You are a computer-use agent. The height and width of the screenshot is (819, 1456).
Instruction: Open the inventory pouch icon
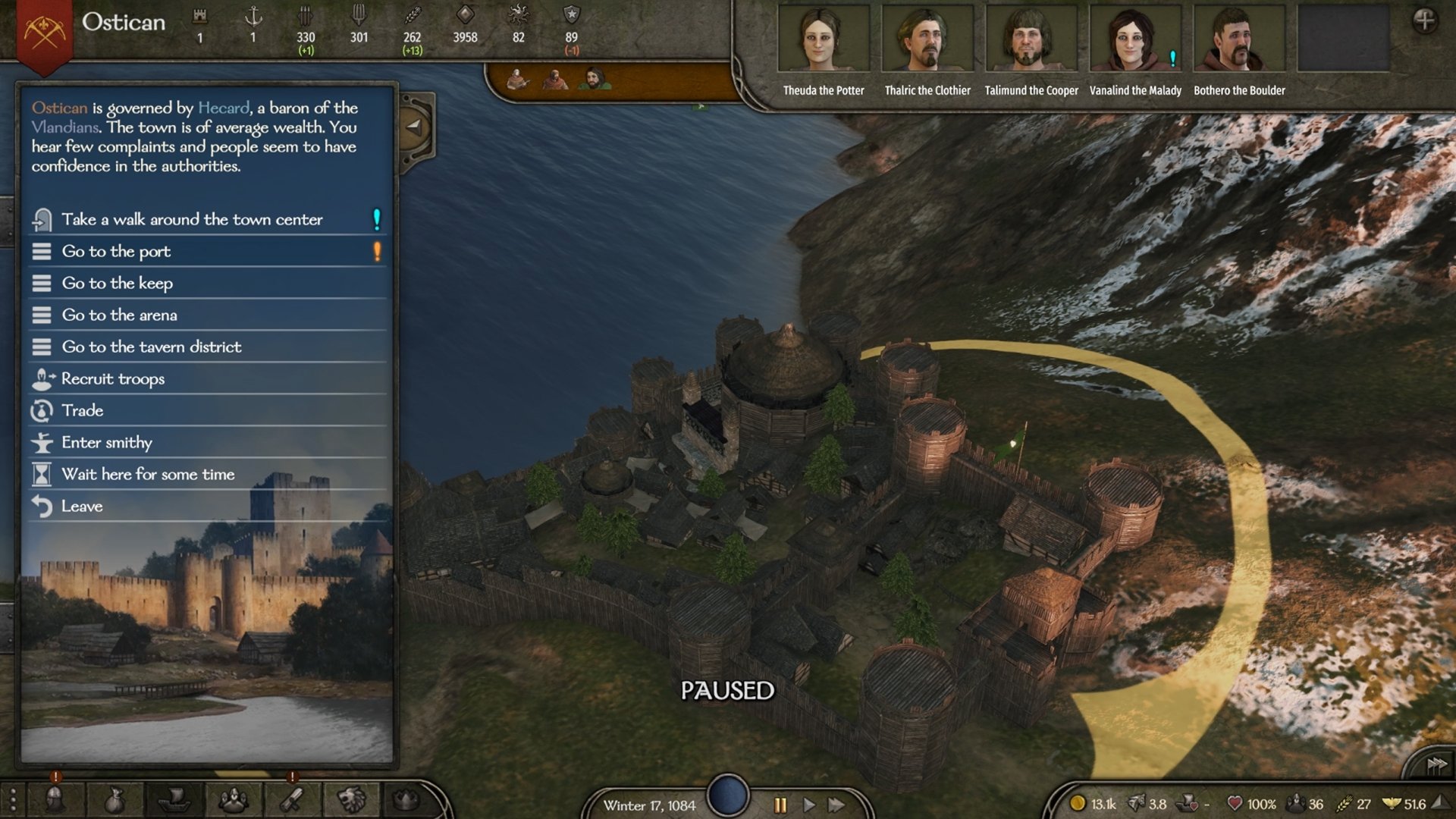click(114, 800)
